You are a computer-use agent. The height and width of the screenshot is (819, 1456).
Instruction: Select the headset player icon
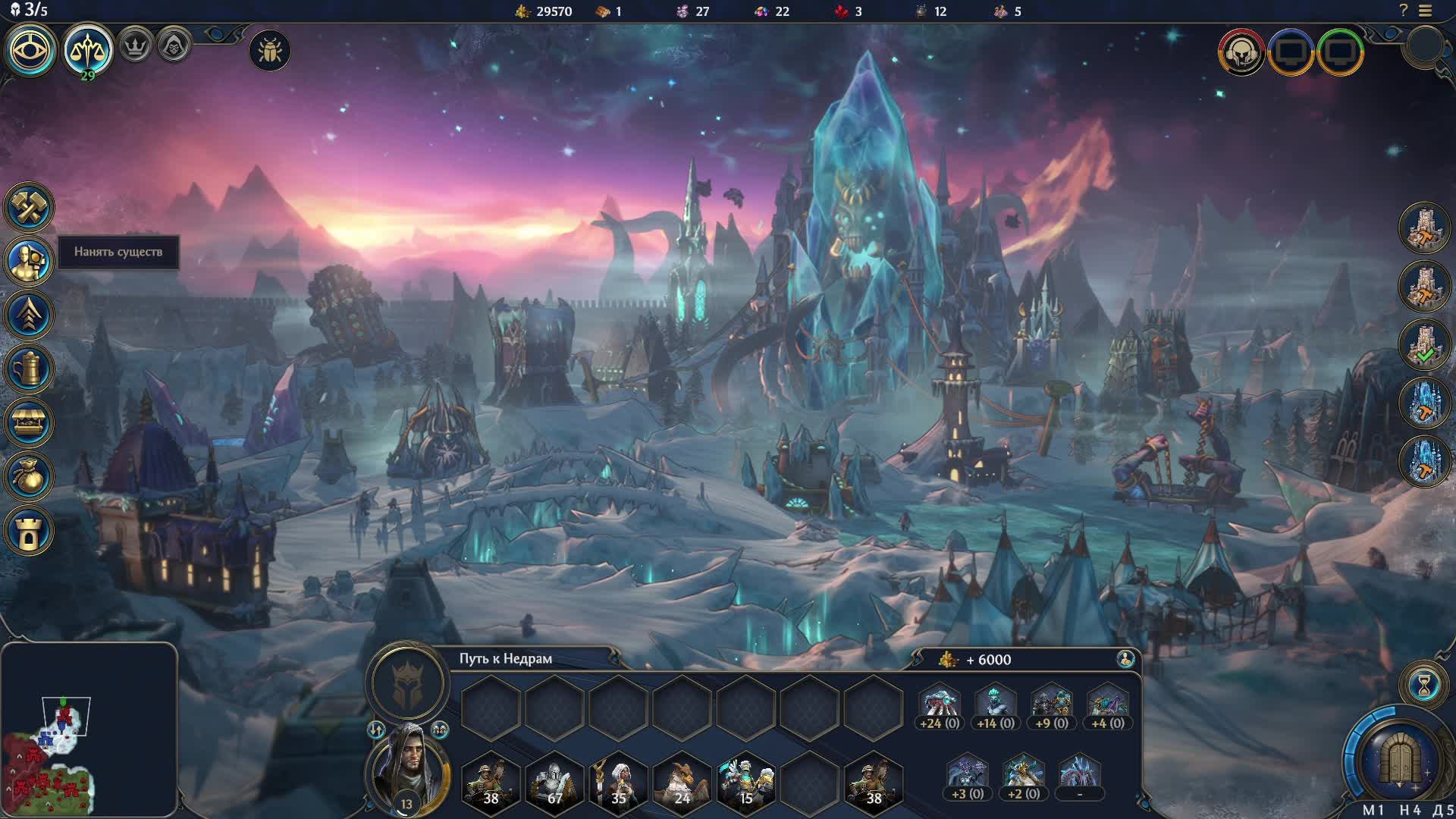coord(1241,52)
